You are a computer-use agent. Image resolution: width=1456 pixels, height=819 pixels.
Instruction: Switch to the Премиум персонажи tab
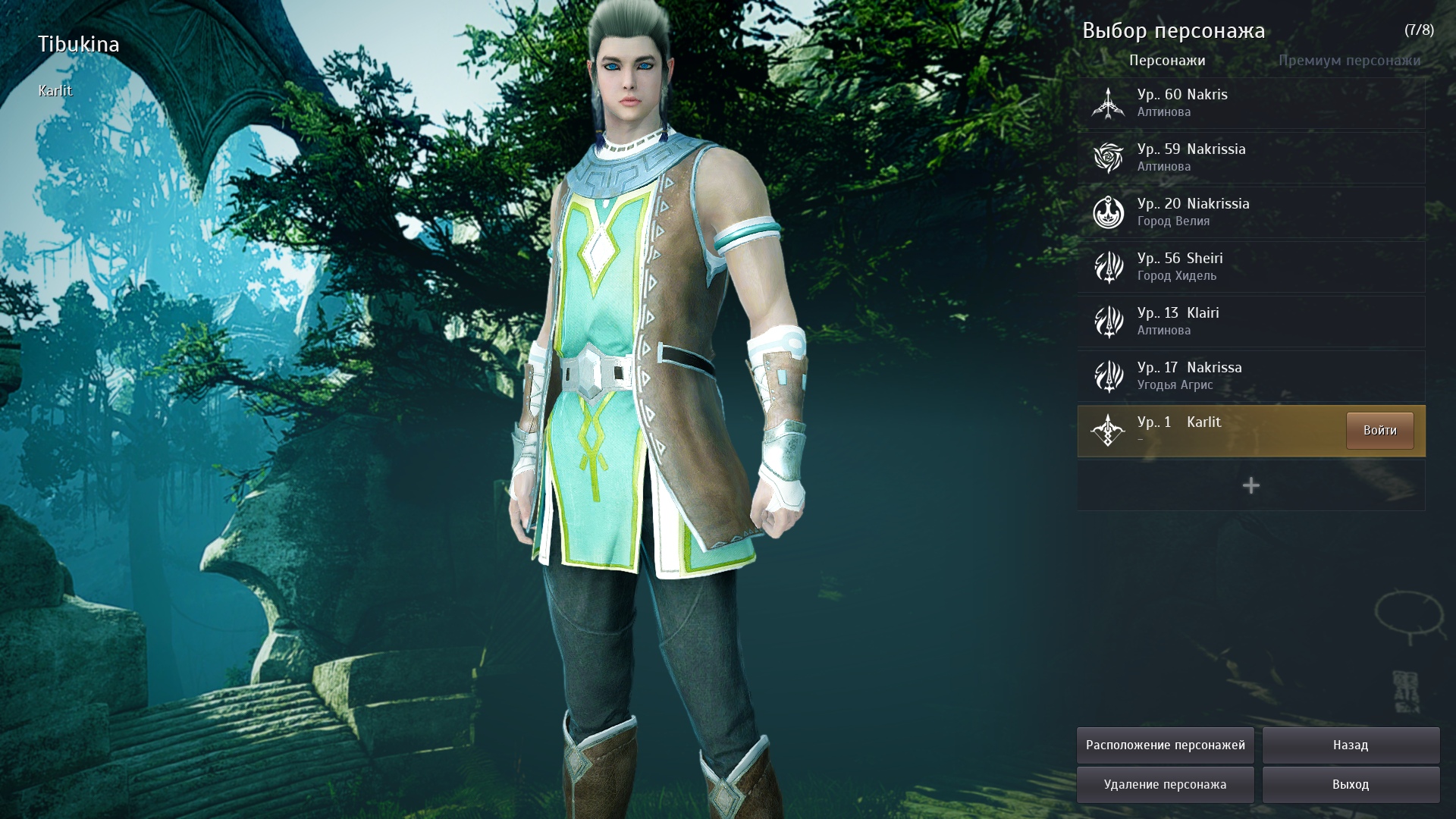1349,61
